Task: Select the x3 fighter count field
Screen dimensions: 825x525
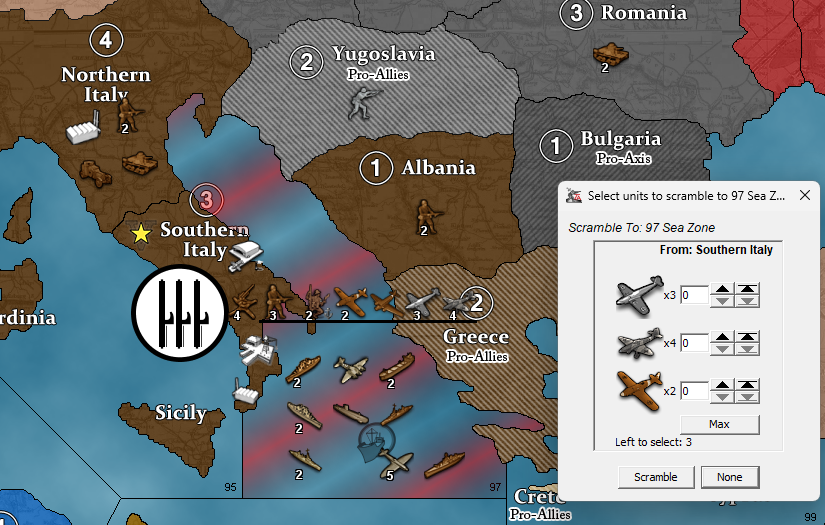Action: click(695, 295)
